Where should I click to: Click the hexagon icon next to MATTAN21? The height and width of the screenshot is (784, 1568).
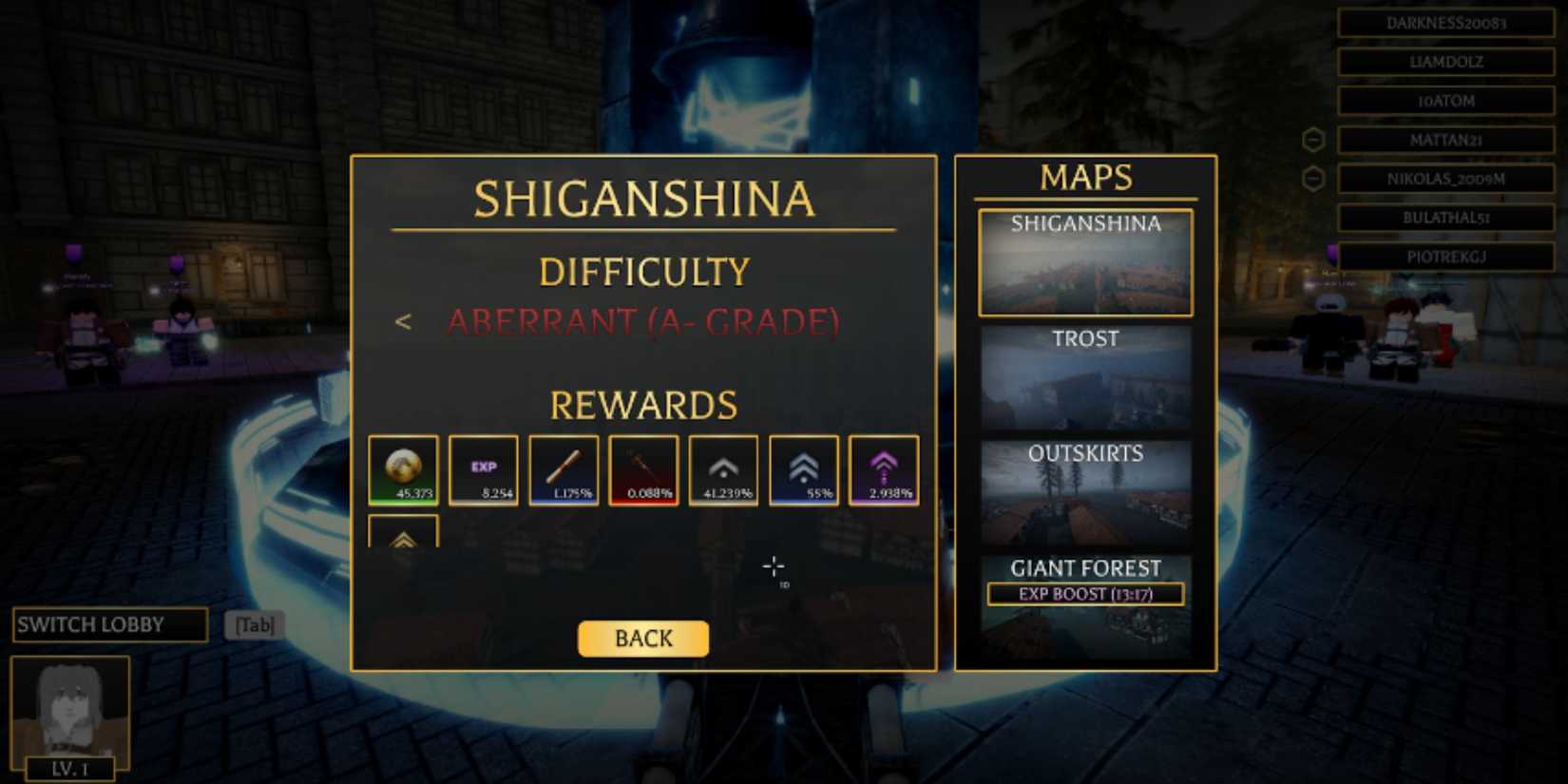click(x=1314, y=139)
